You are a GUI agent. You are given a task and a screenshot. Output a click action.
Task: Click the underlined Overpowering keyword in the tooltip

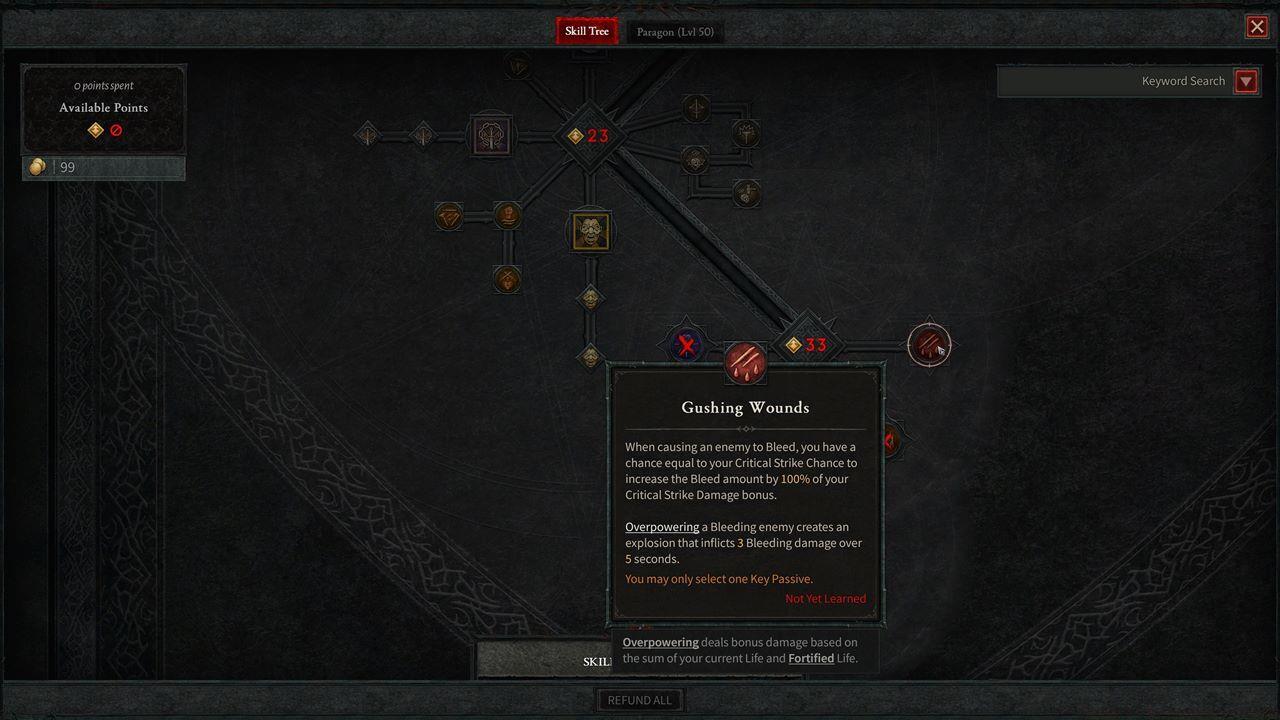tap(662, 526)
